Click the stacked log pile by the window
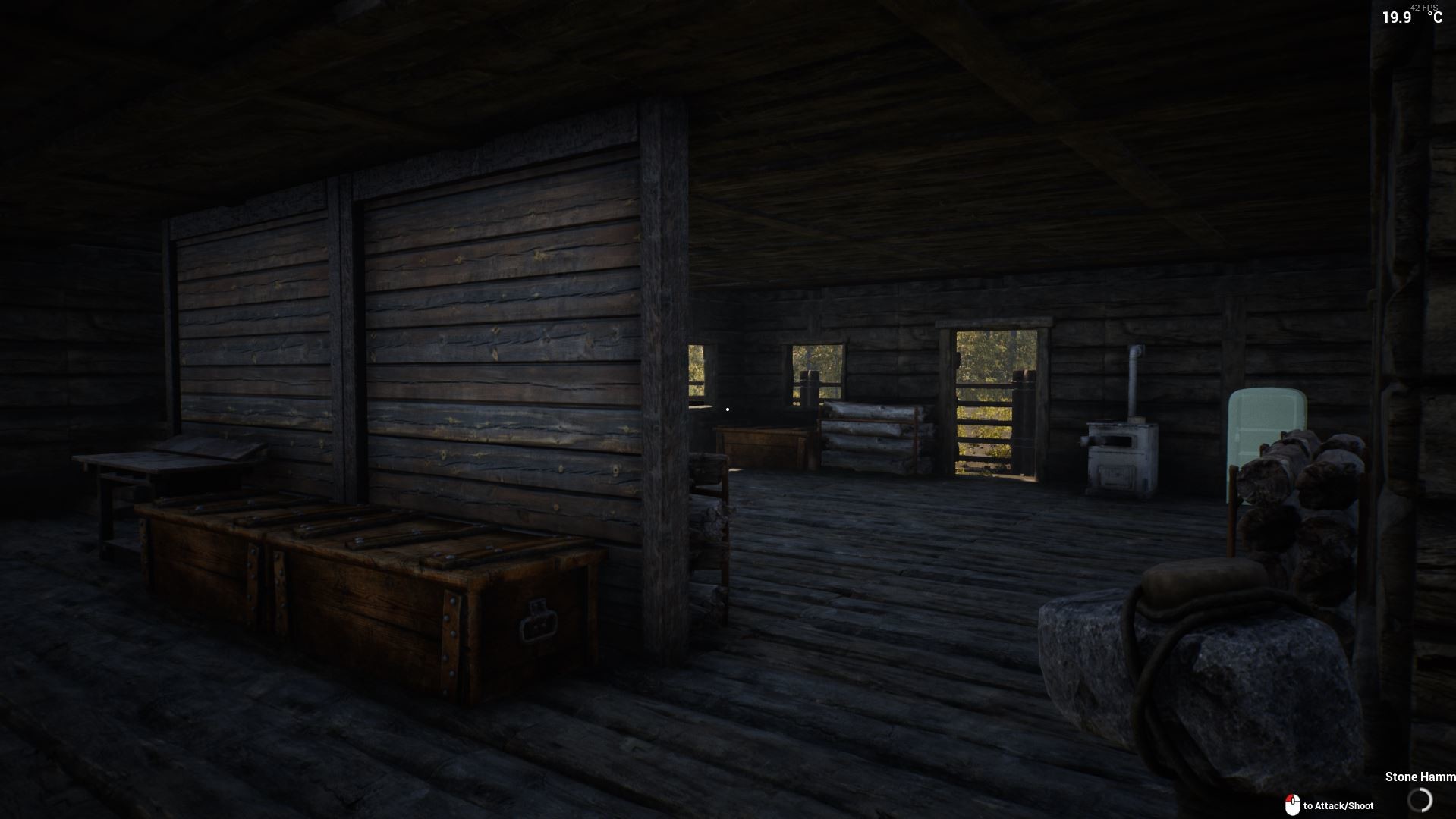This screenshot has height=819, width=1456. pos(869,436)
